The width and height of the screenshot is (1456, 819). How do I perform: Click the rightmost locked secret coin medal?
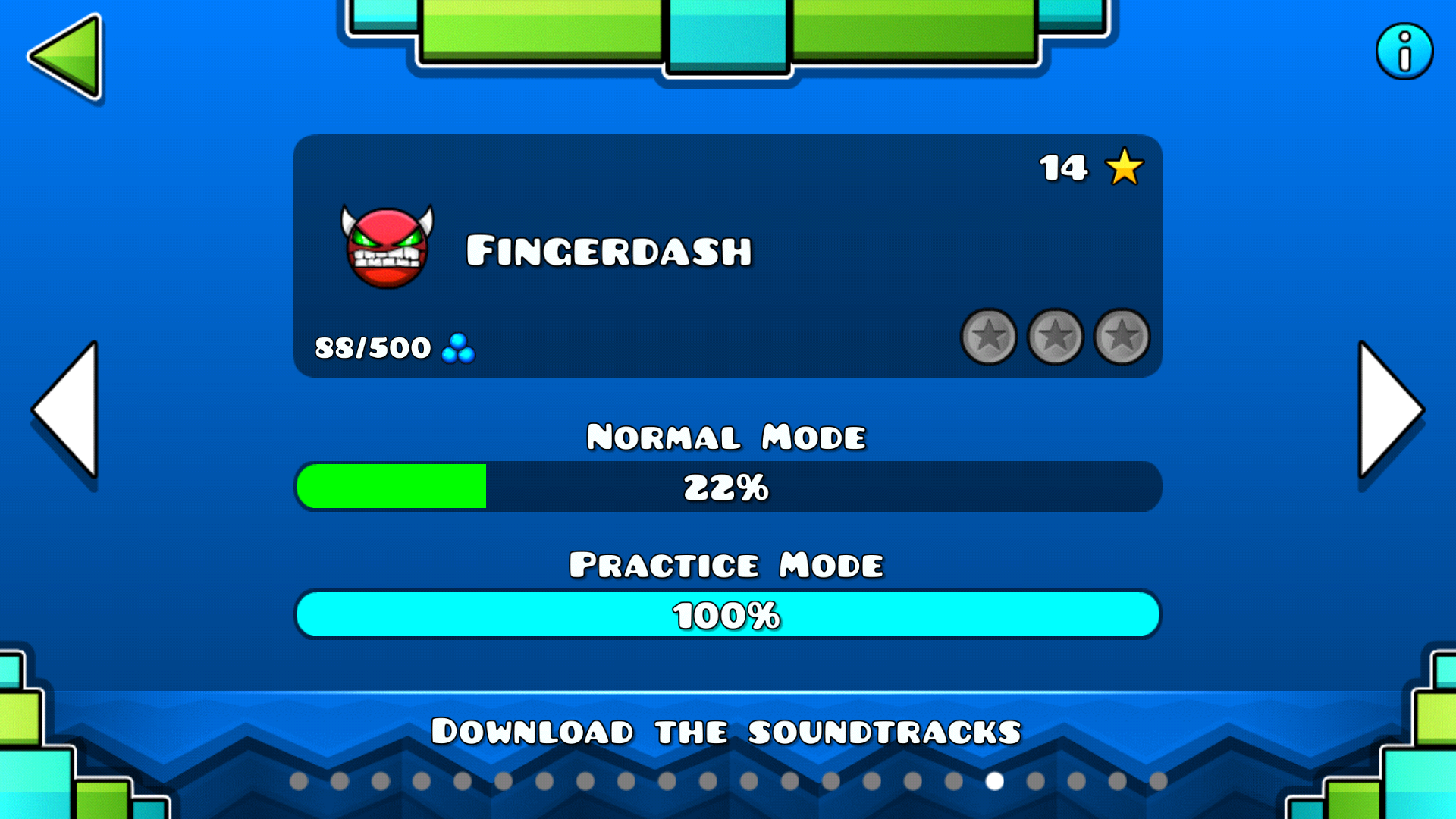click(1121, 338)
